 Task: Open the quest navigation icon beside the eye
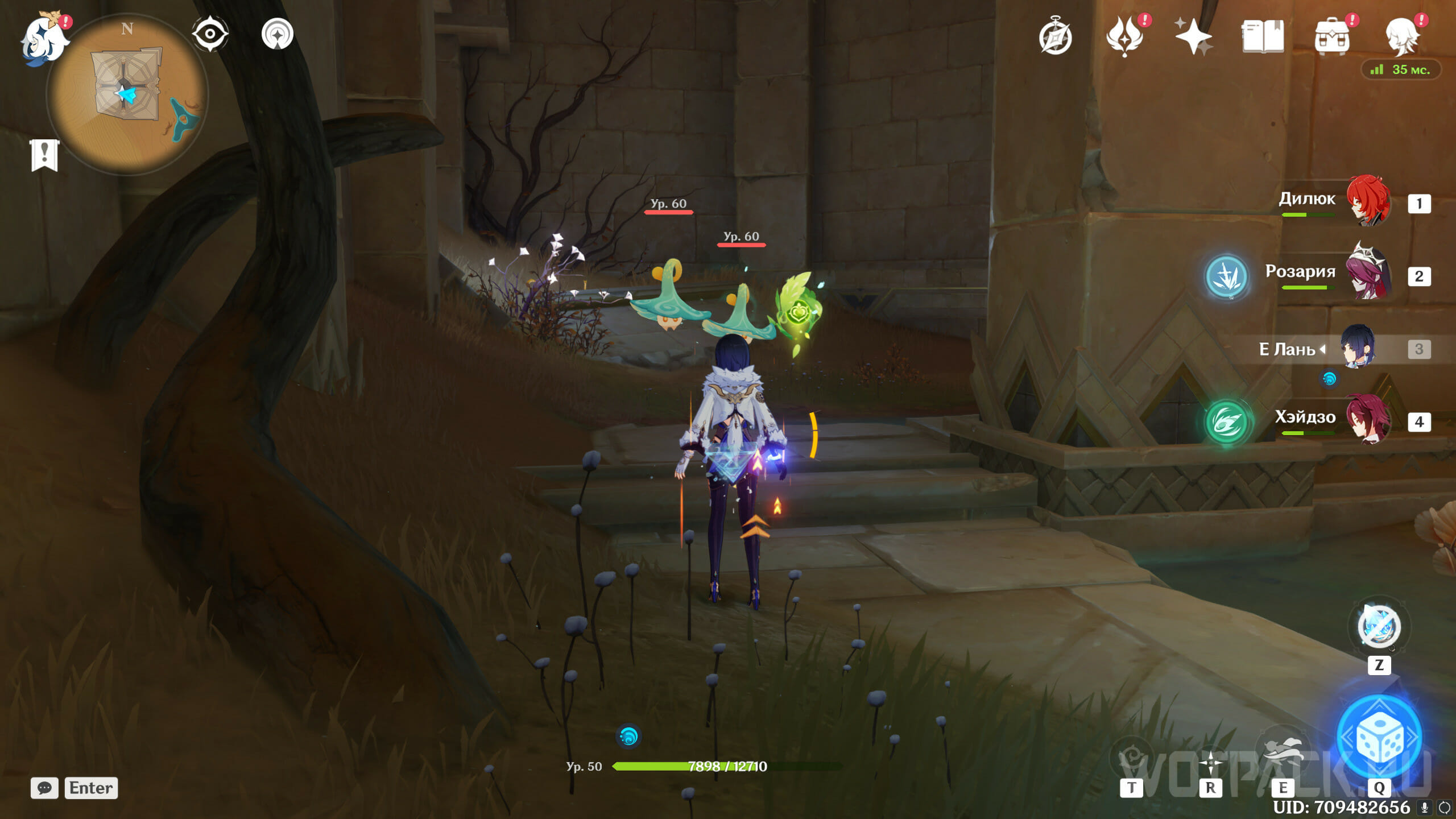(278, 34)
